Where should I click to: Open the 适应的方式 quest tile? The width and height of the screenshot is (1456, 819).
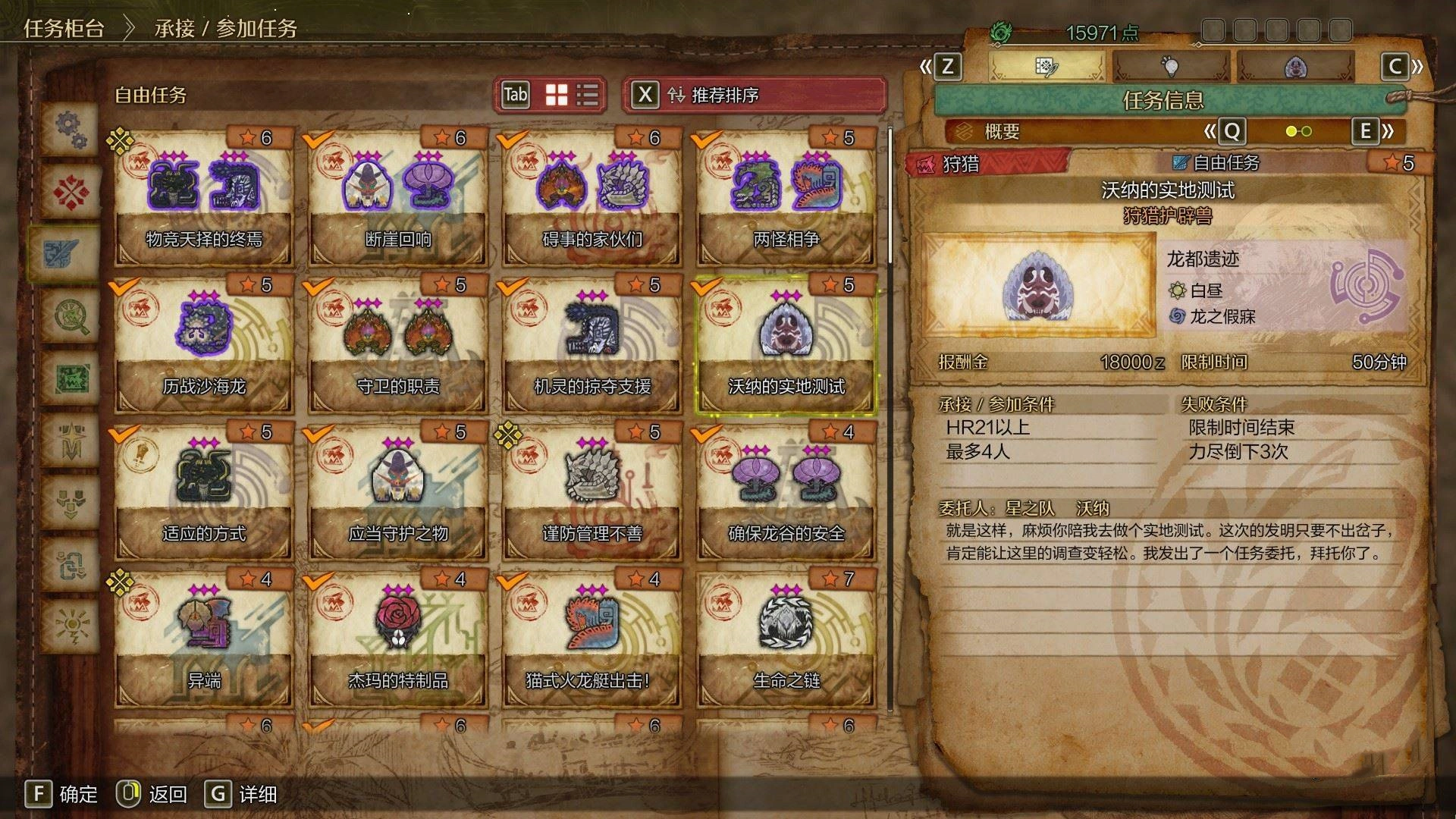tap(203, 493)
